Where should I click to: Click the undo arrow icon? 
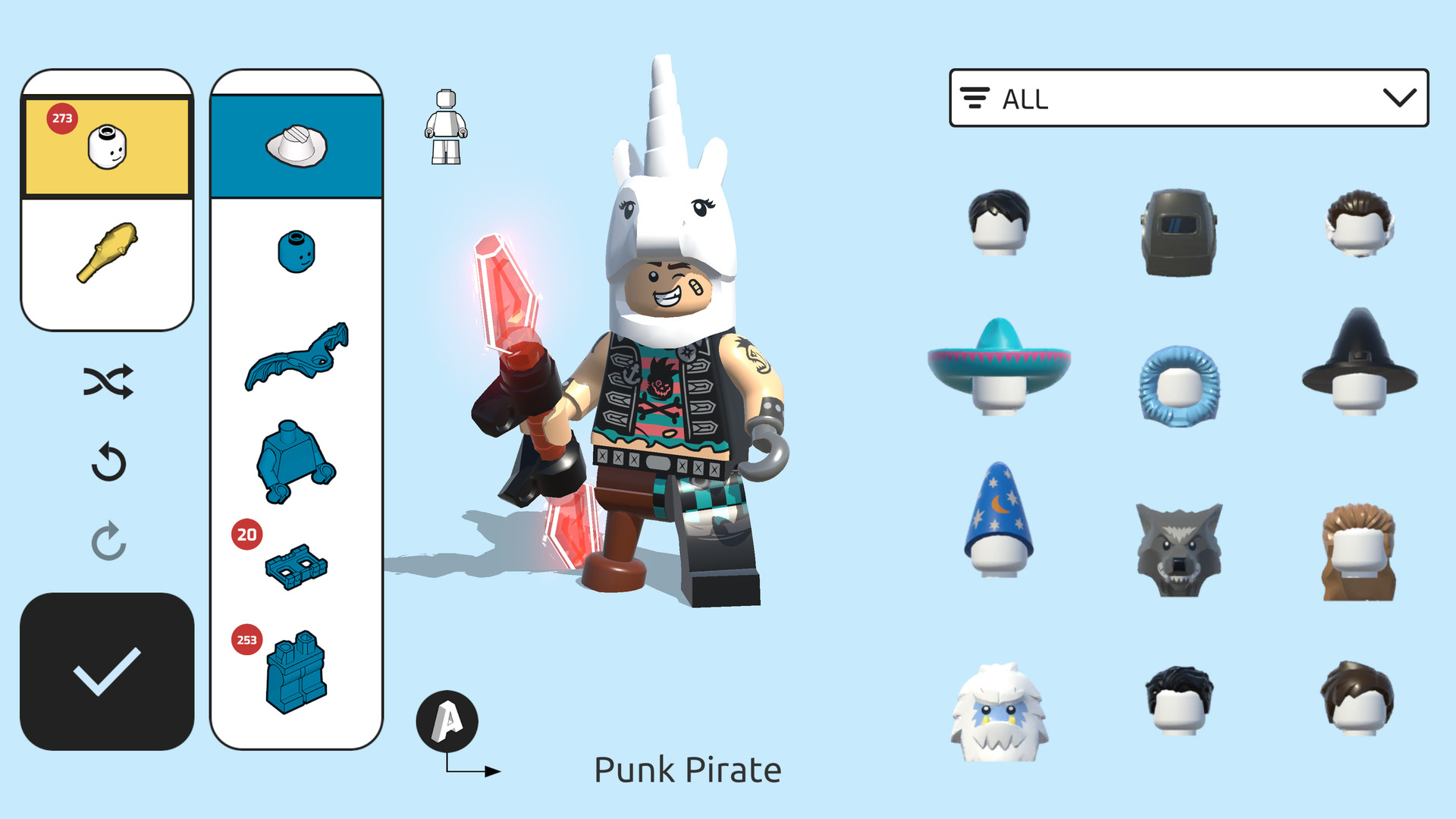(x=108, y=463)
